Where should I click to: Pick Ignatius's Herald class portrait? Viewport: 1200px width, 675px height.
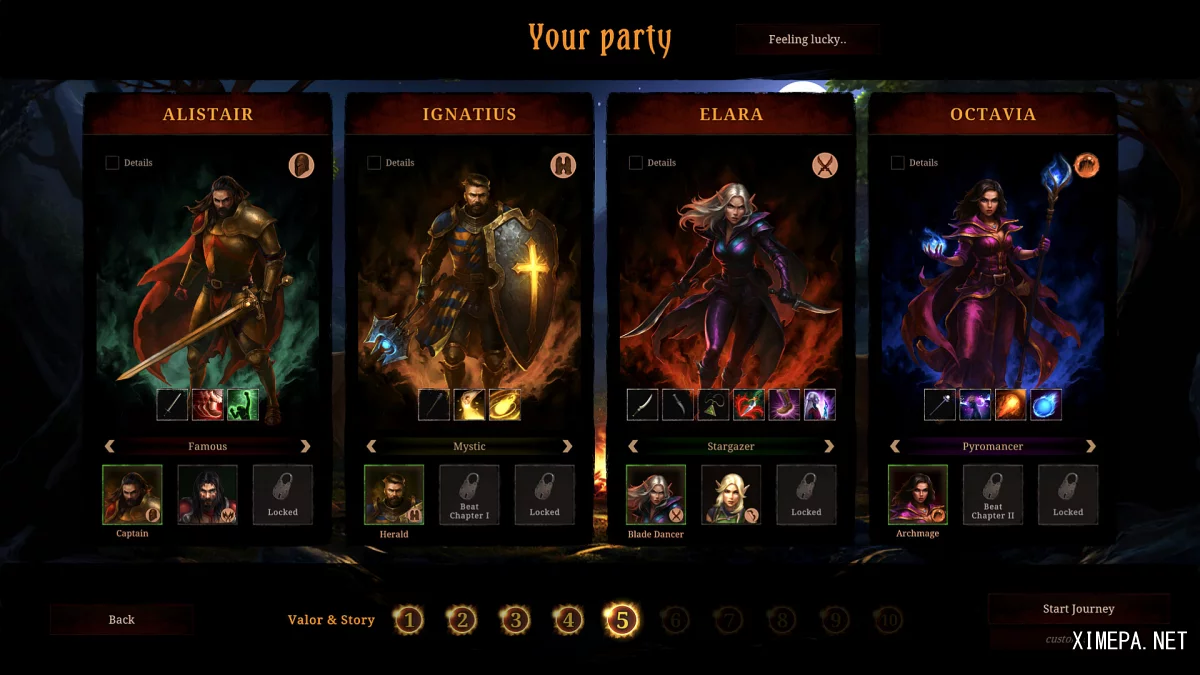[x=394, y=495]
